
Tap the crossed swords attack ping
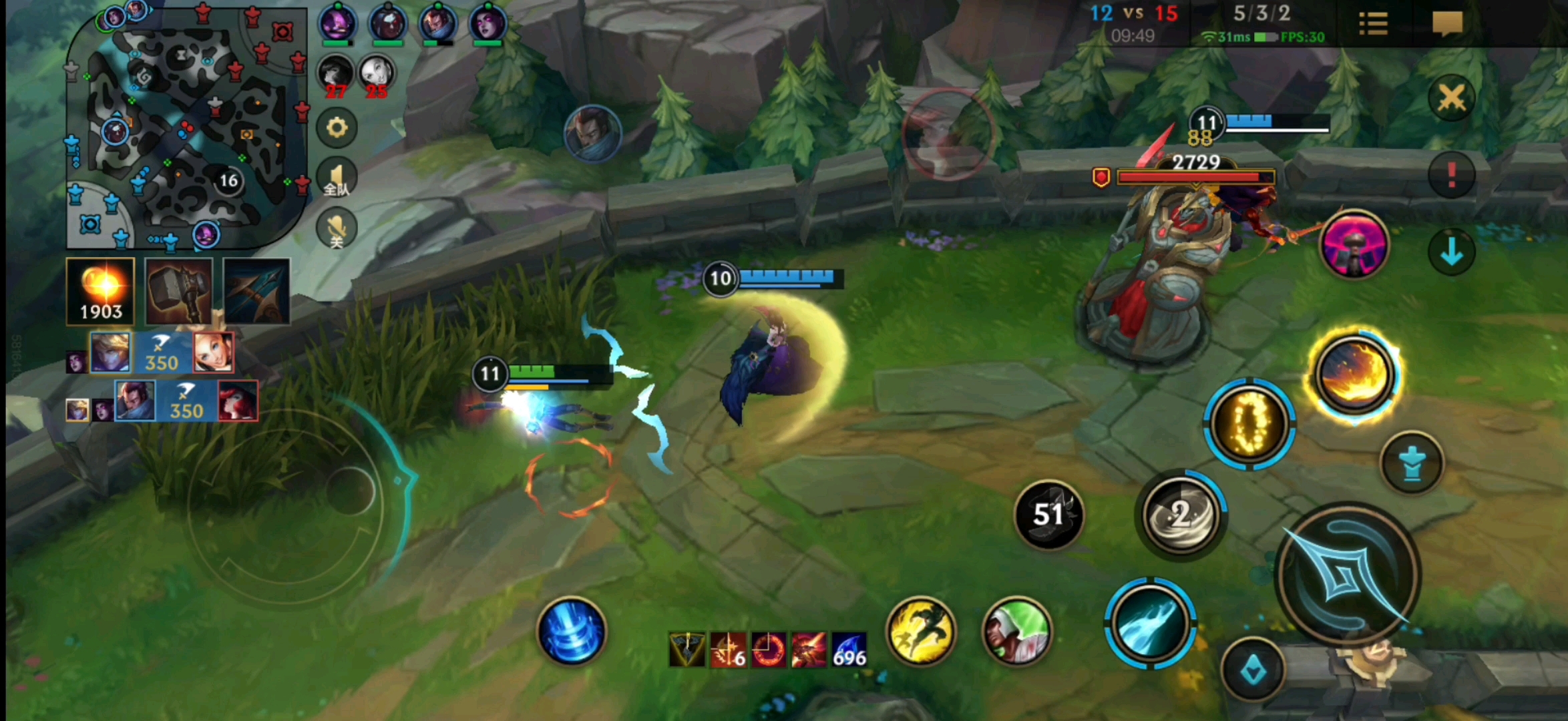coord(1451,99)
